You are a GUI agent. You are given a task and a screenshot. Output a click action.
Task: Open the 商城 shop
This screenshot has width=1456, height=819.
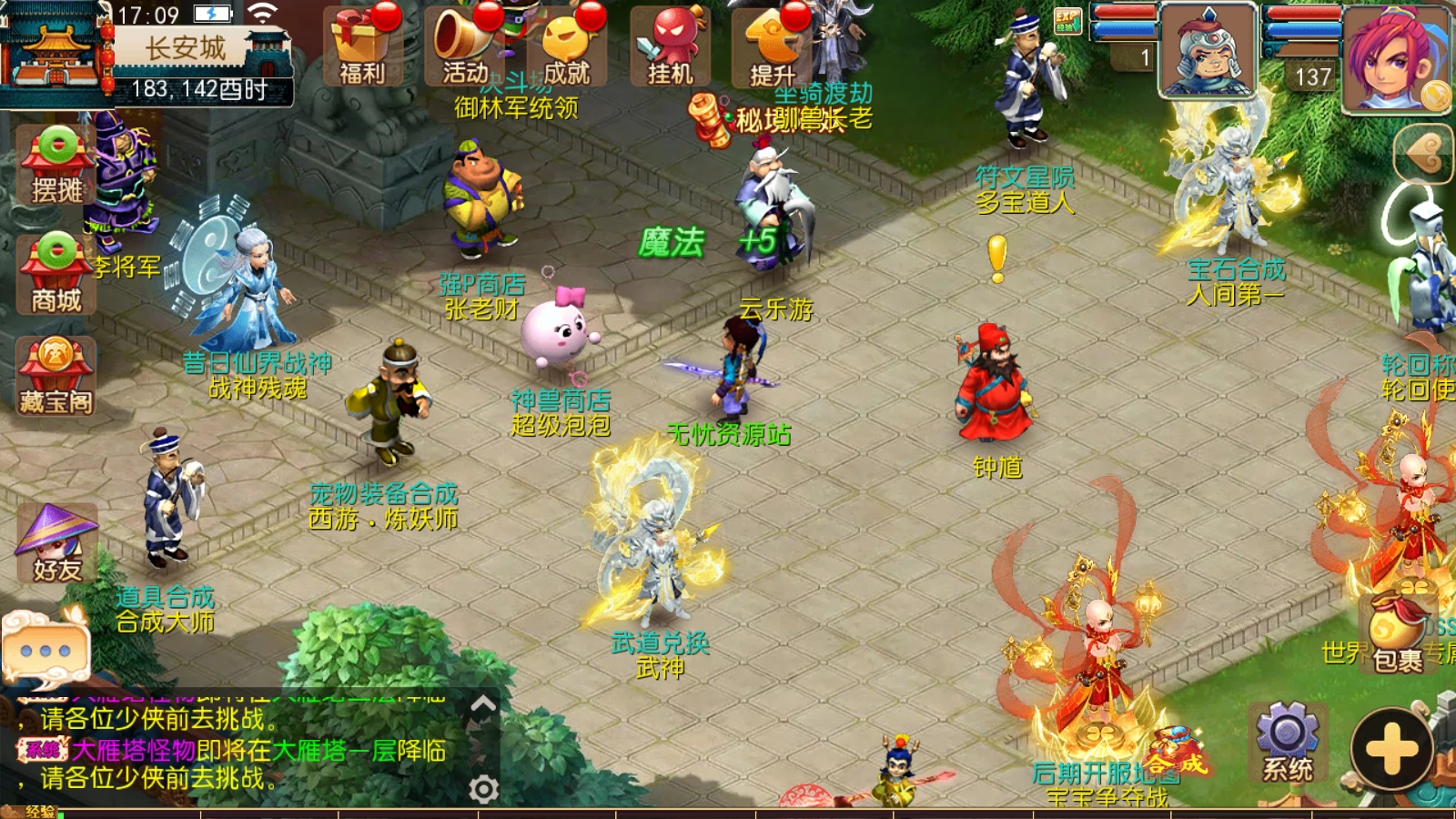coord(56,275)
